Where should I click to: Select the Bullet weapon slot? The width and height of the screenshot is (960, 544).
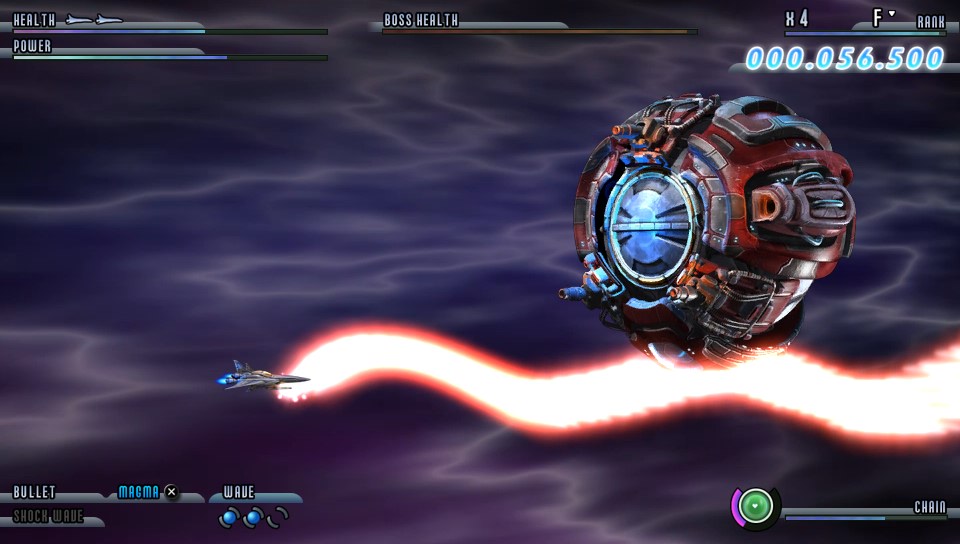point(35,493)
